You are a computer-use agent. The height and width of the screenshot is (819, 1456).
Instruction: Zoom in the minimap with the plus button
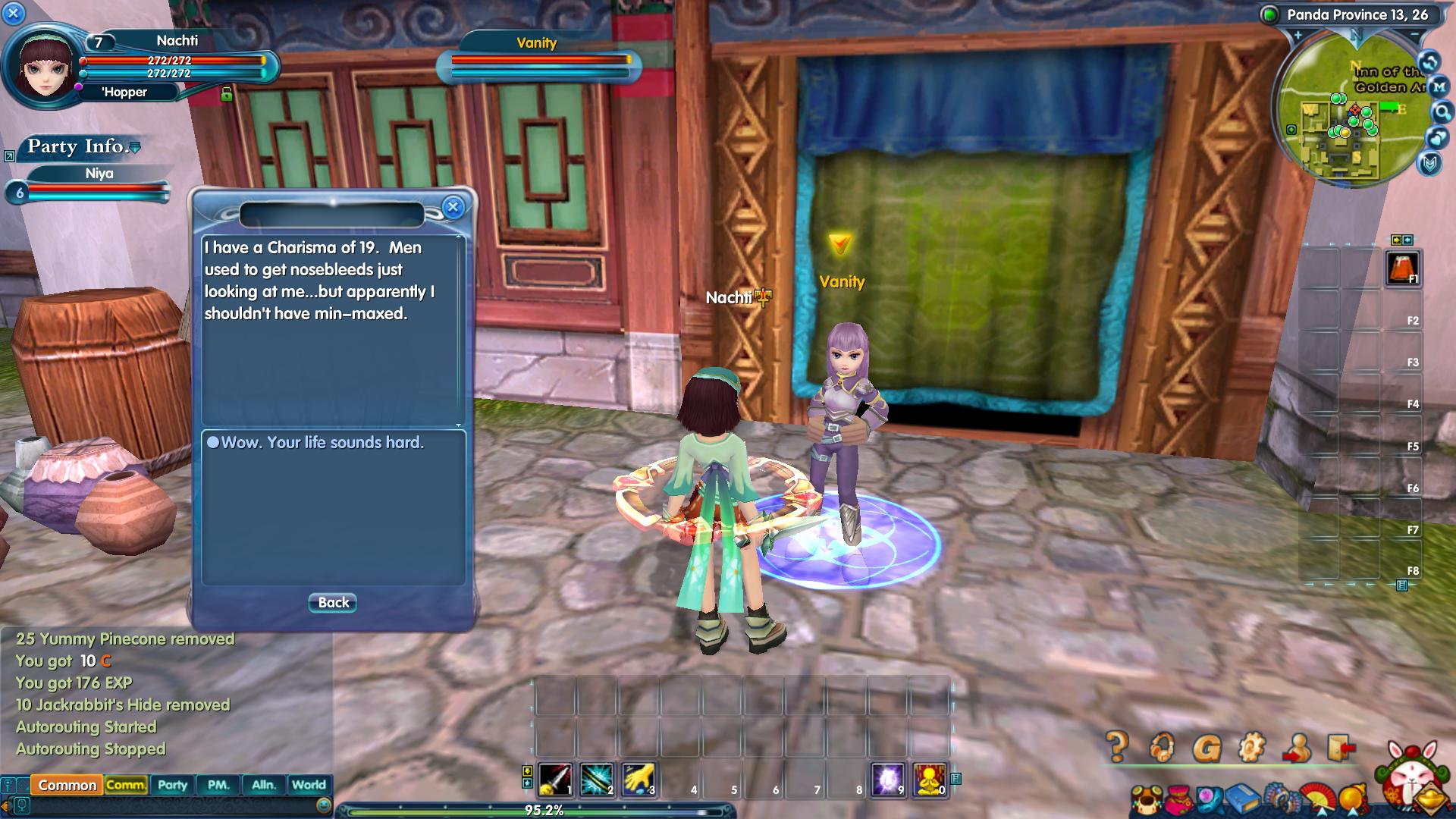(1298, 36)
